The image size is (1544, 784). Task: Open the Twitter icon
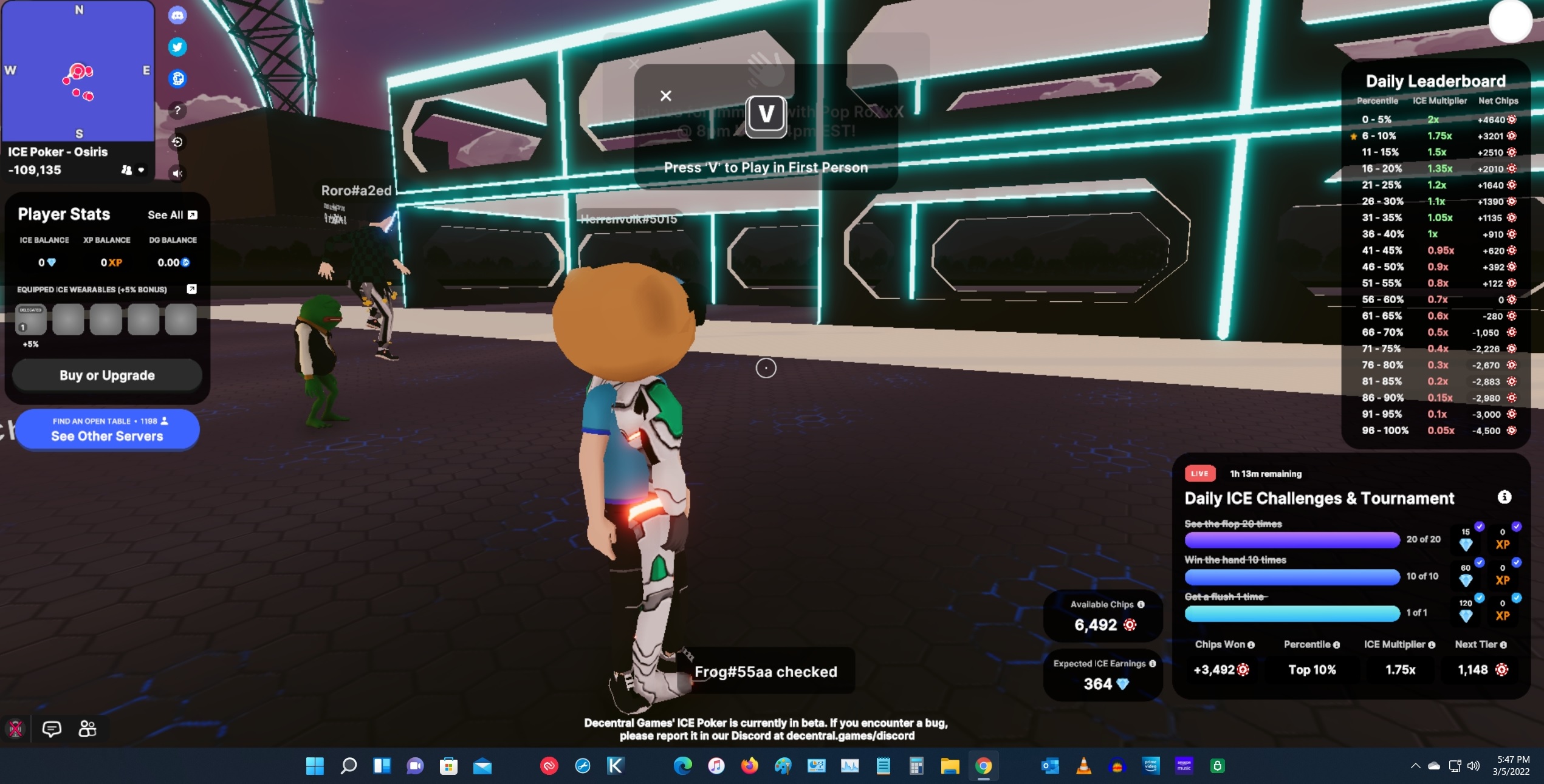(x=177, y=47)
